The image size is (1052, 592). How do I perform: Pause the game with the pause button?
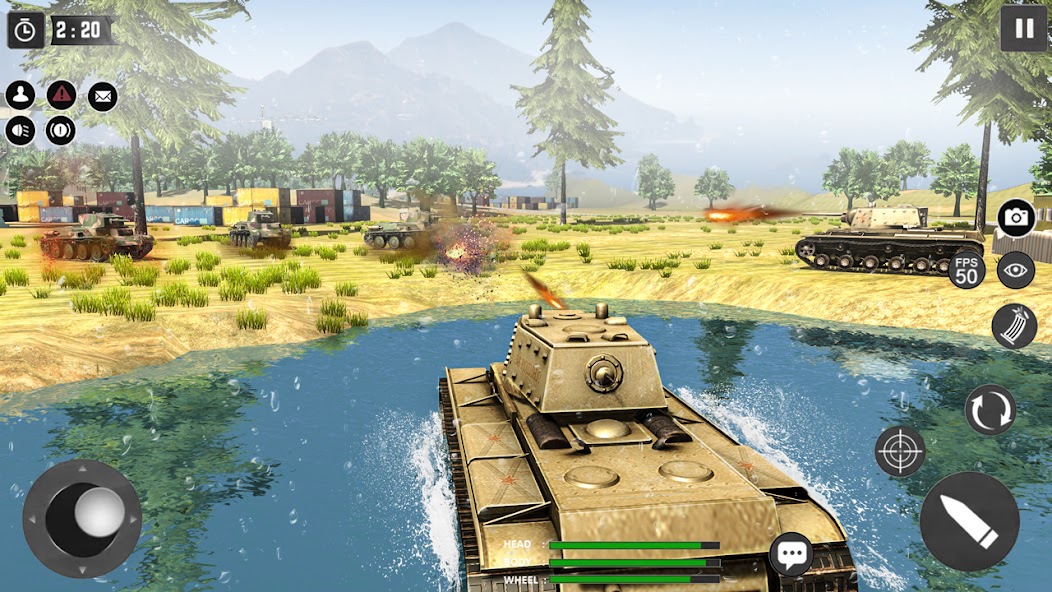[x=1023, y=28]
